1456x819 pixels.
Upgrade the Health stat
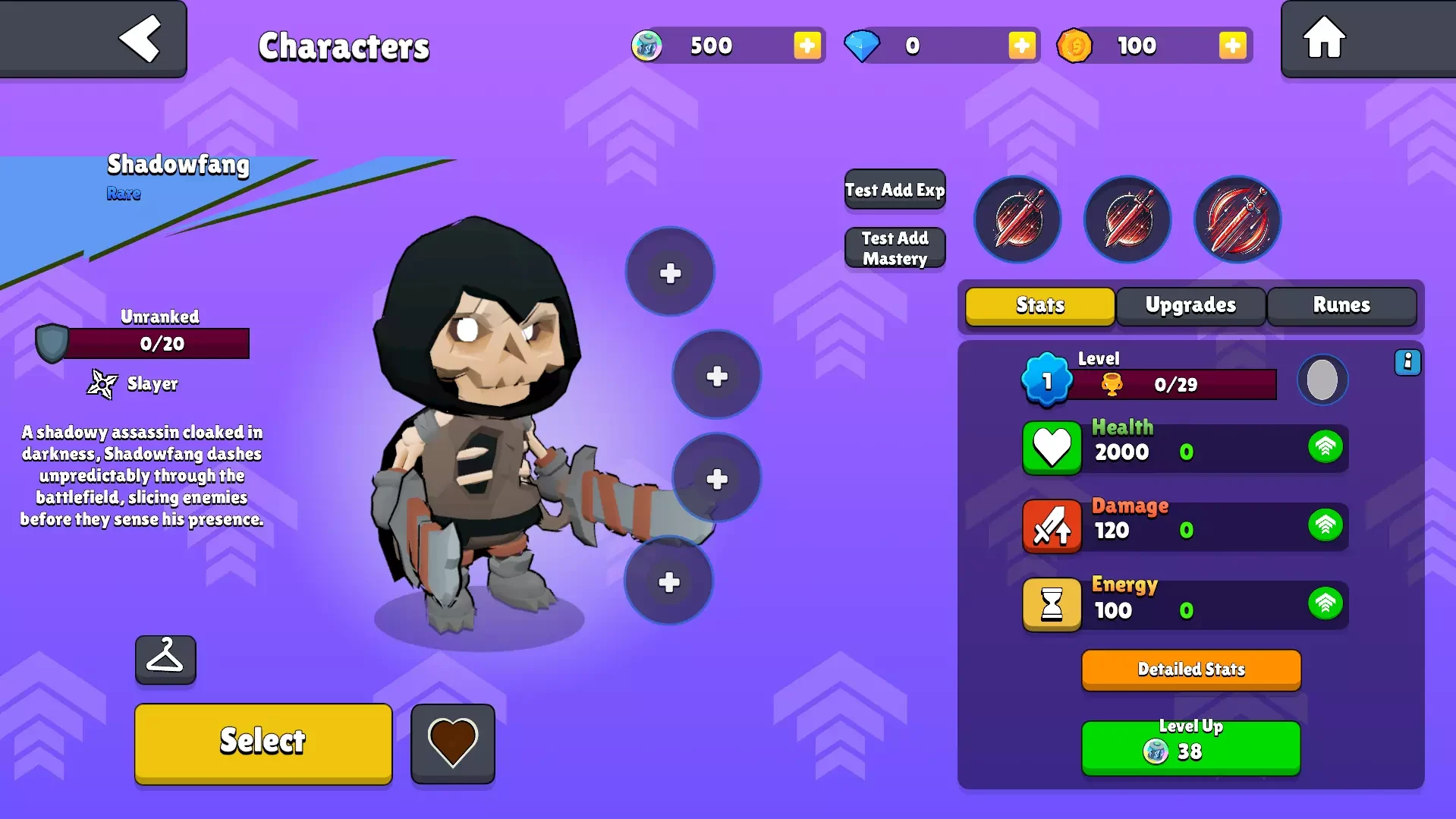click(1325, 447)
